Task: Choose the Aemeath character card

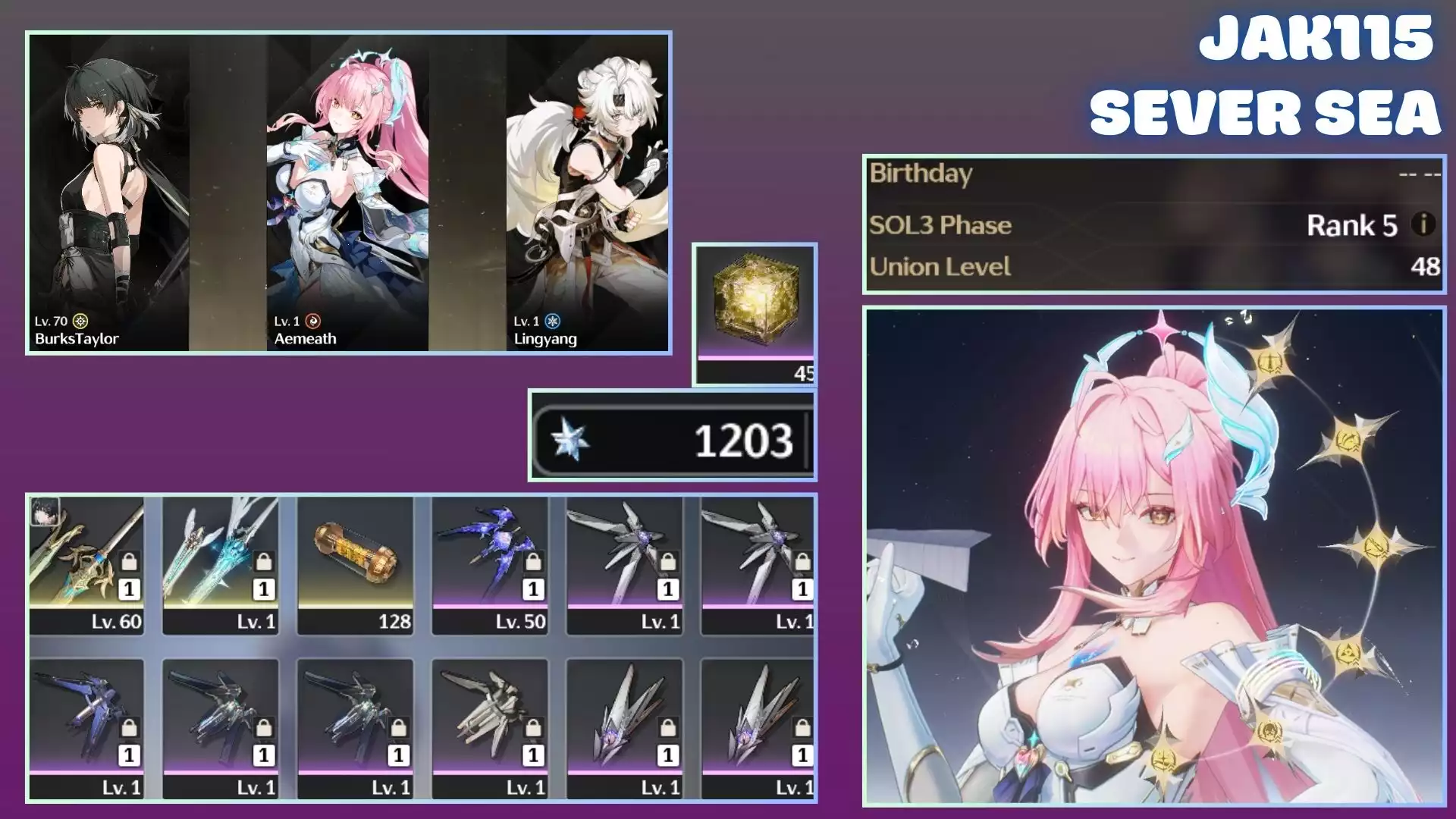Action: (347, 193)
